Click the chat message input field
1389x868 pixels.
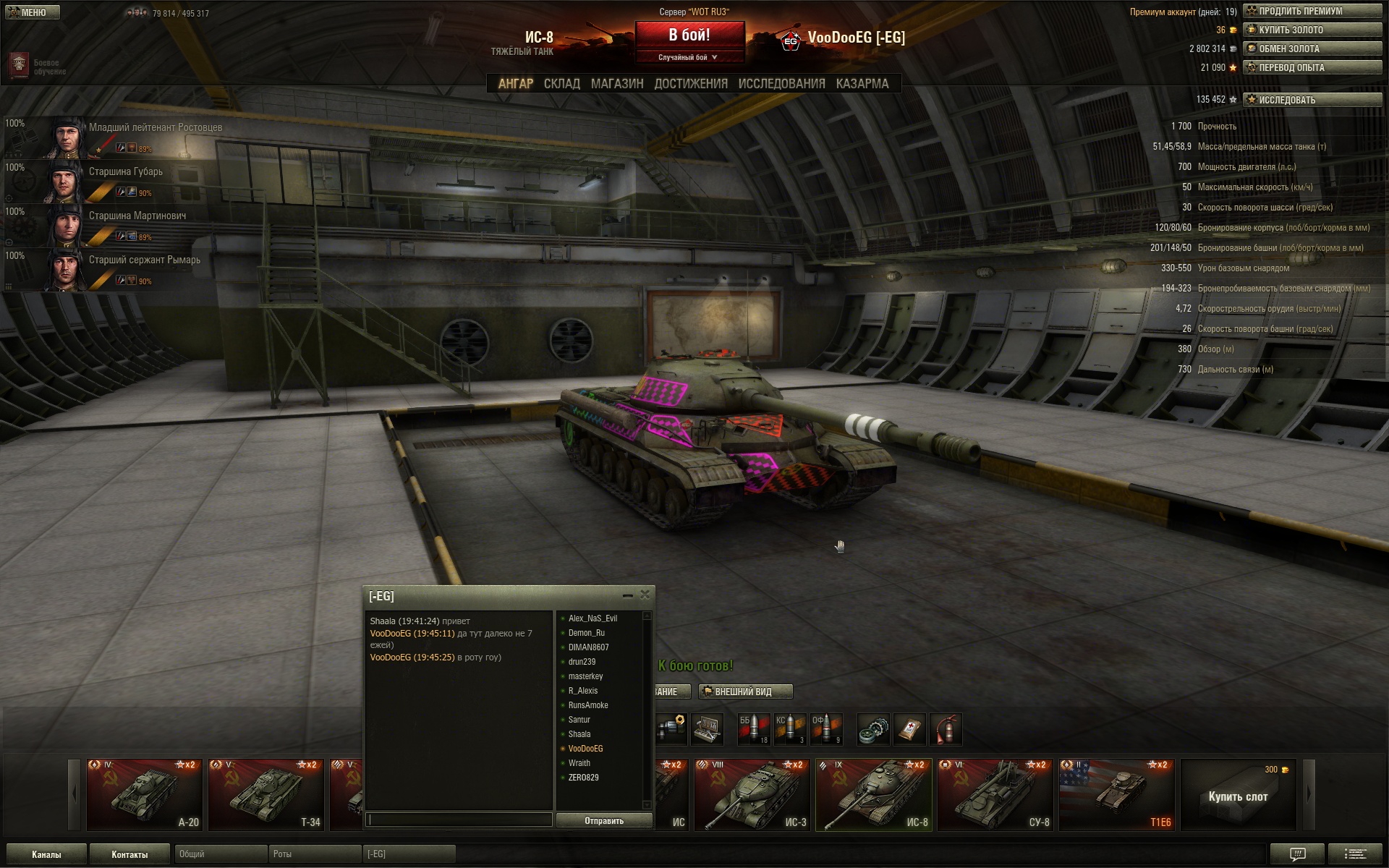(459, 820)
